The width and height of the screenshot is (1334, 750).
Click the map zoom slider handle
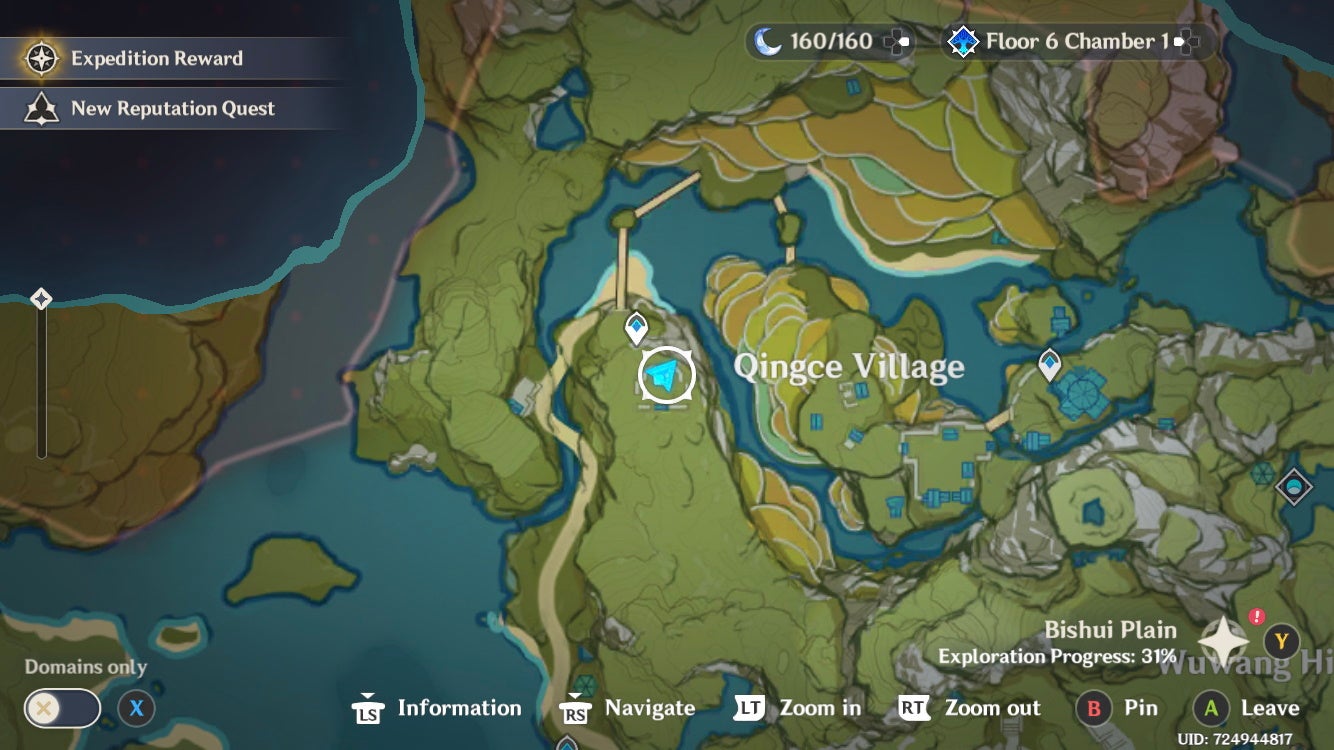pos(42,296)
